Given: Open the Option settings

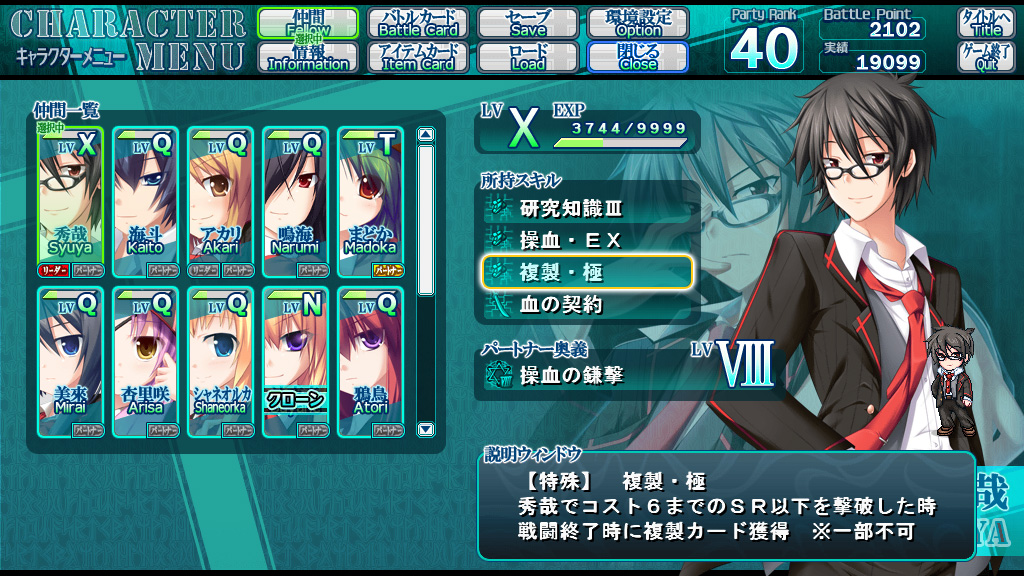Looking at the screenshot, I should pyautogui.click(x=638, y=23).
